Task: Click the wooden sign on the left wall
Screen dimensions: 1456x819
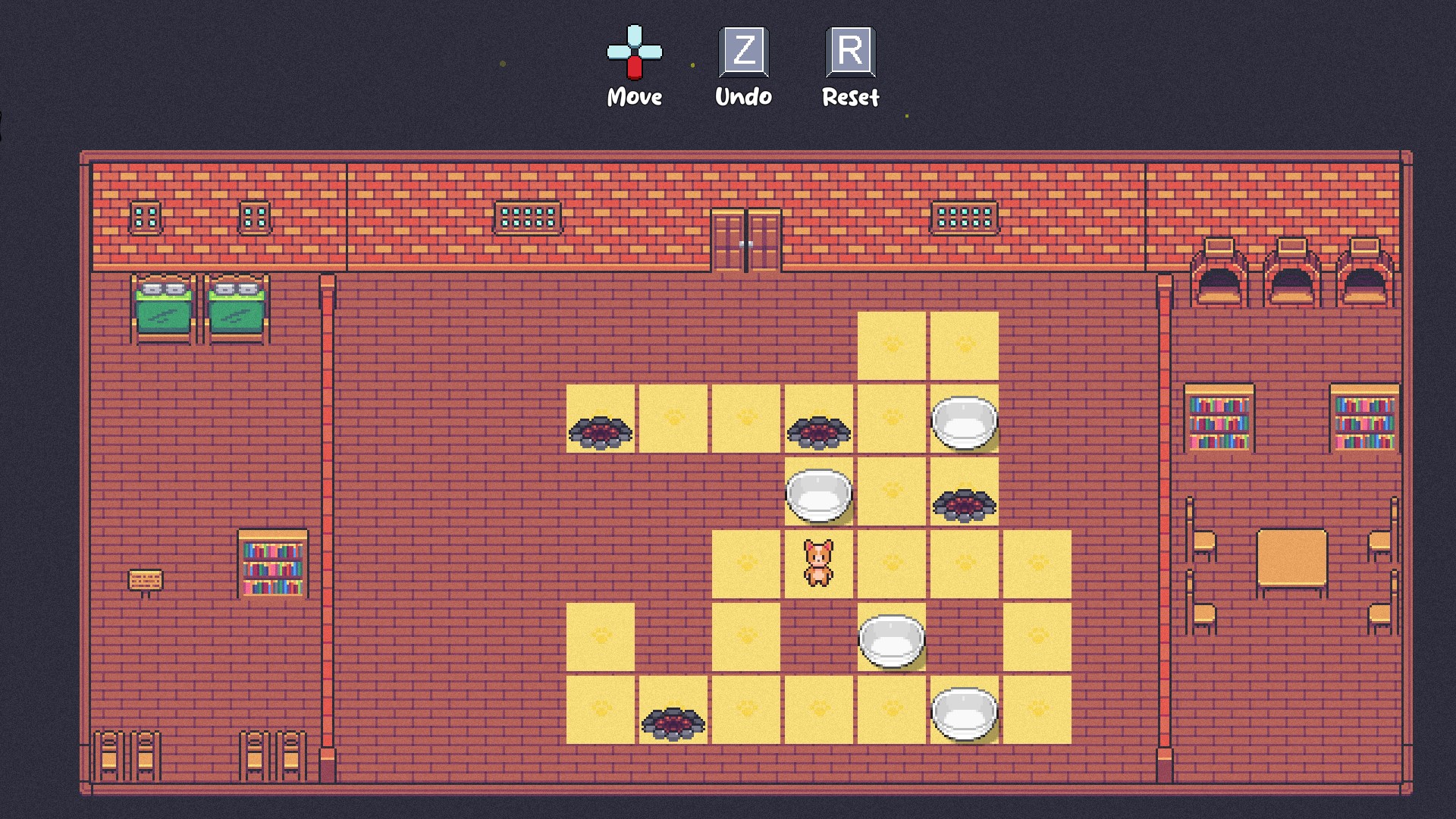Action: click(146, 580)
